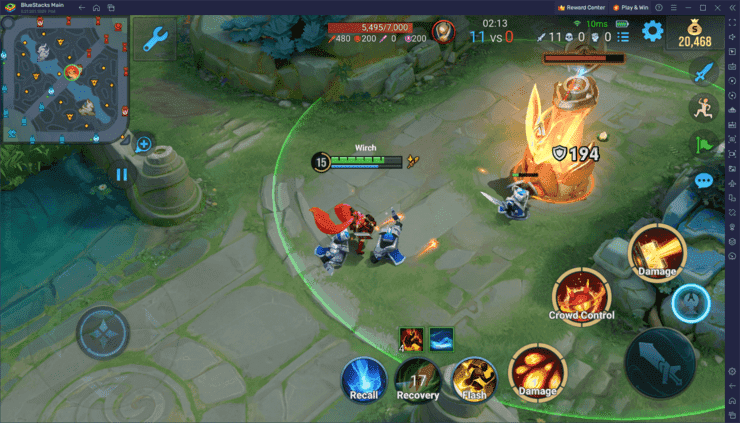740x423 pixels.
Task: Send the running figure retreat signal
Action: [x=704, y=108]
